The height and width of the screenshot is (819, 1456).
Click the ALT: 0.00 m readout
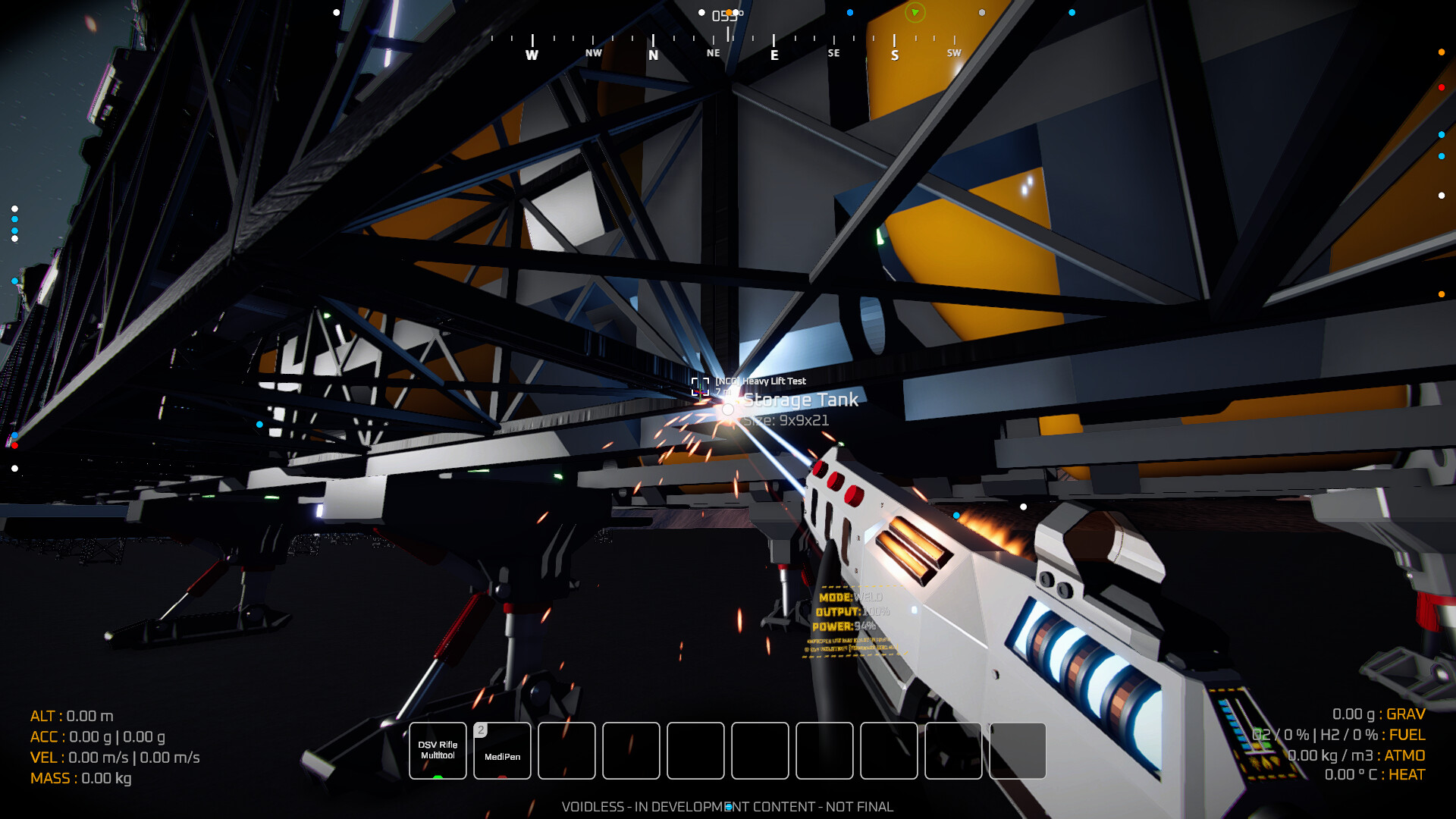[x=71, y=714]
